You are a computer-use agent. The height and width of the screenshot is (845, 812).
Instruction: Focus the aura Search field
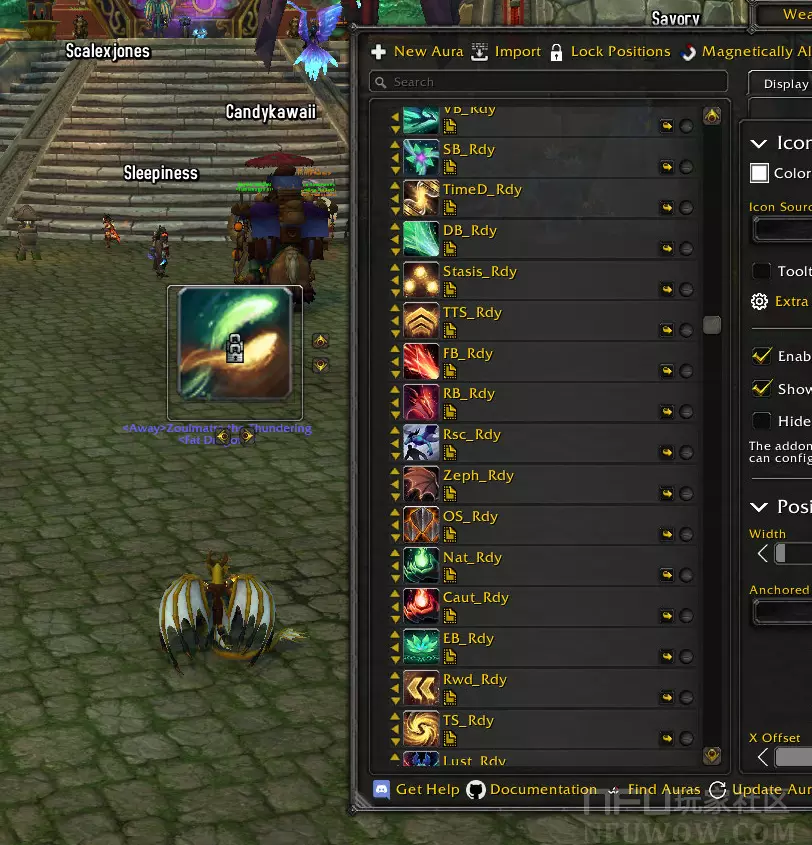[548, 82]
